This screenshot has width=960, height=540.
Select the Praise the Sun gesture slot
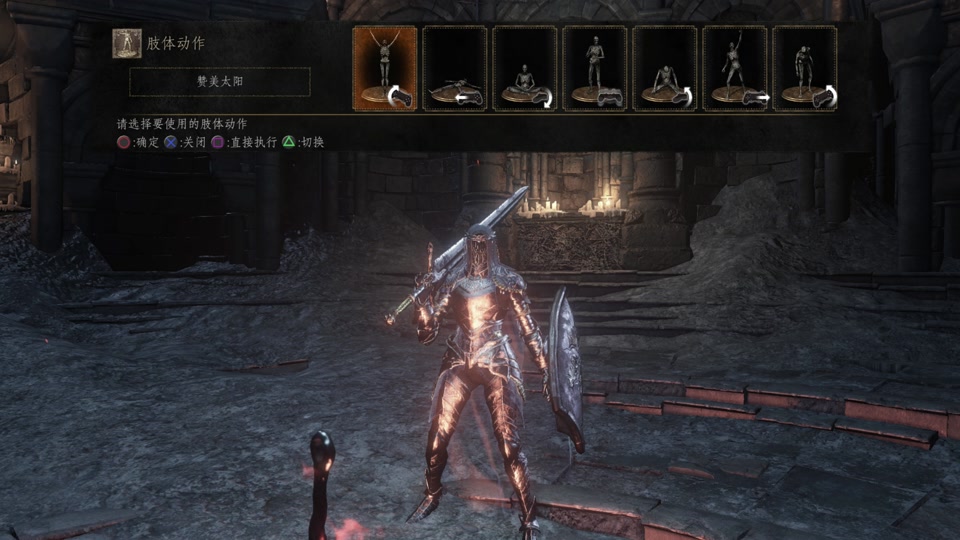(385, 68)
